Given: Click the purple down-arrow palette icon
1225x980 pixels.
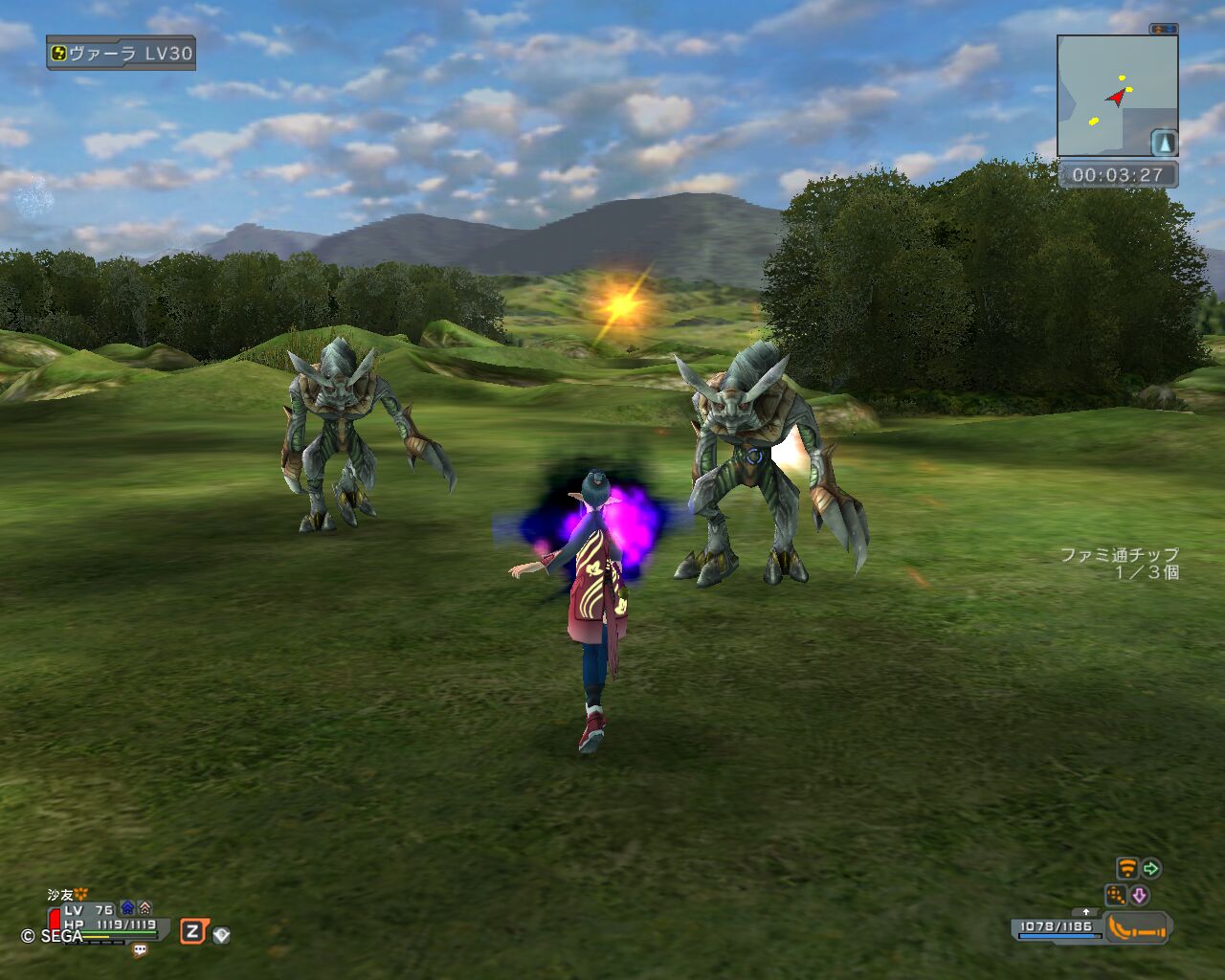Looking at the screenshot, I should 1139,895.
